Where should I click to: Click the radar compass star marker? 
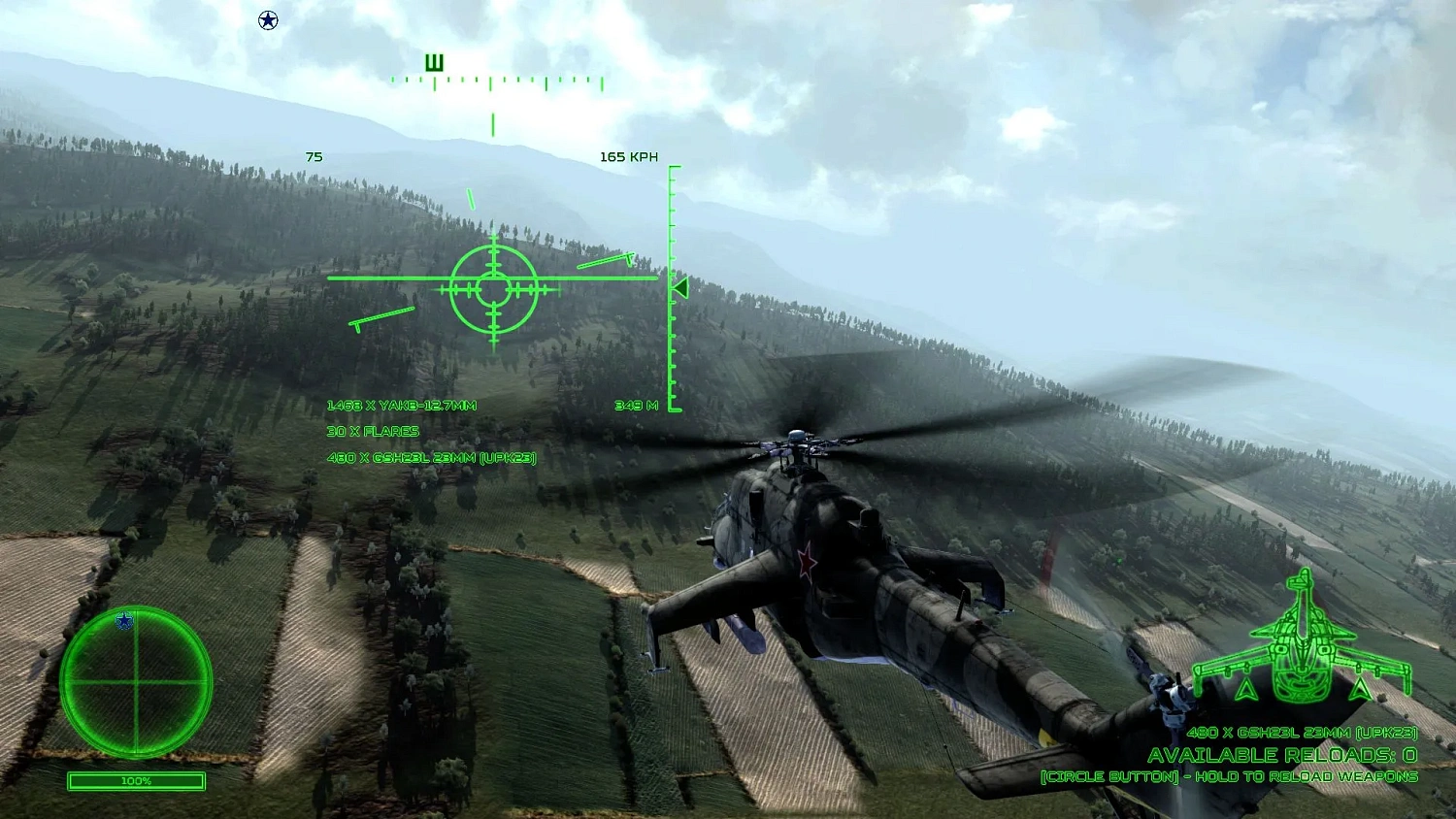click(124, 622)
